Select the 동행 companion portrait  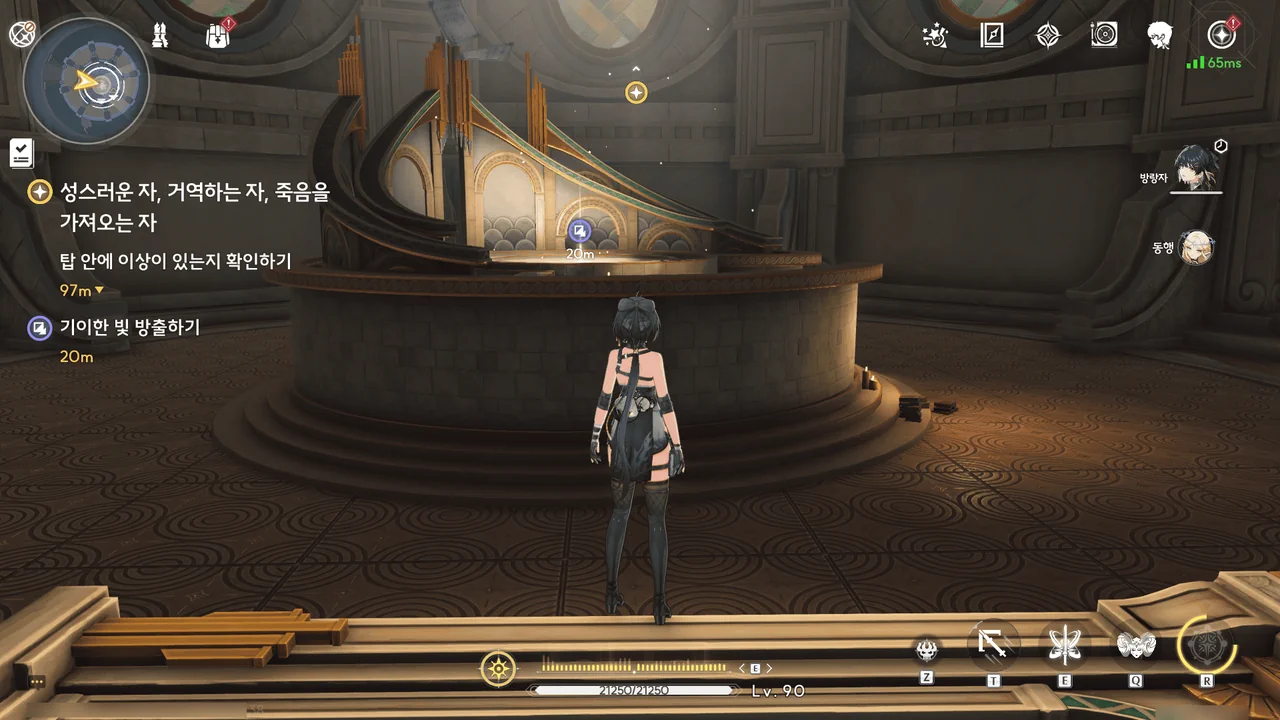(x=1195, y=248)
